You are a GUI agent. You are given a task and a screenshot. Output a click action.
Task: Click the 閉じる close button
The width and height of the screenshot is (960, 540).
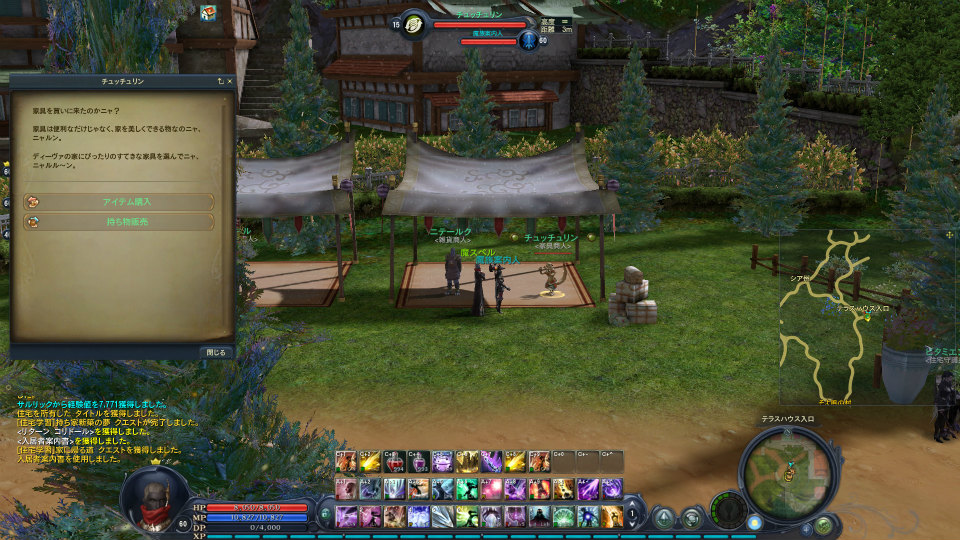[215, 352]
